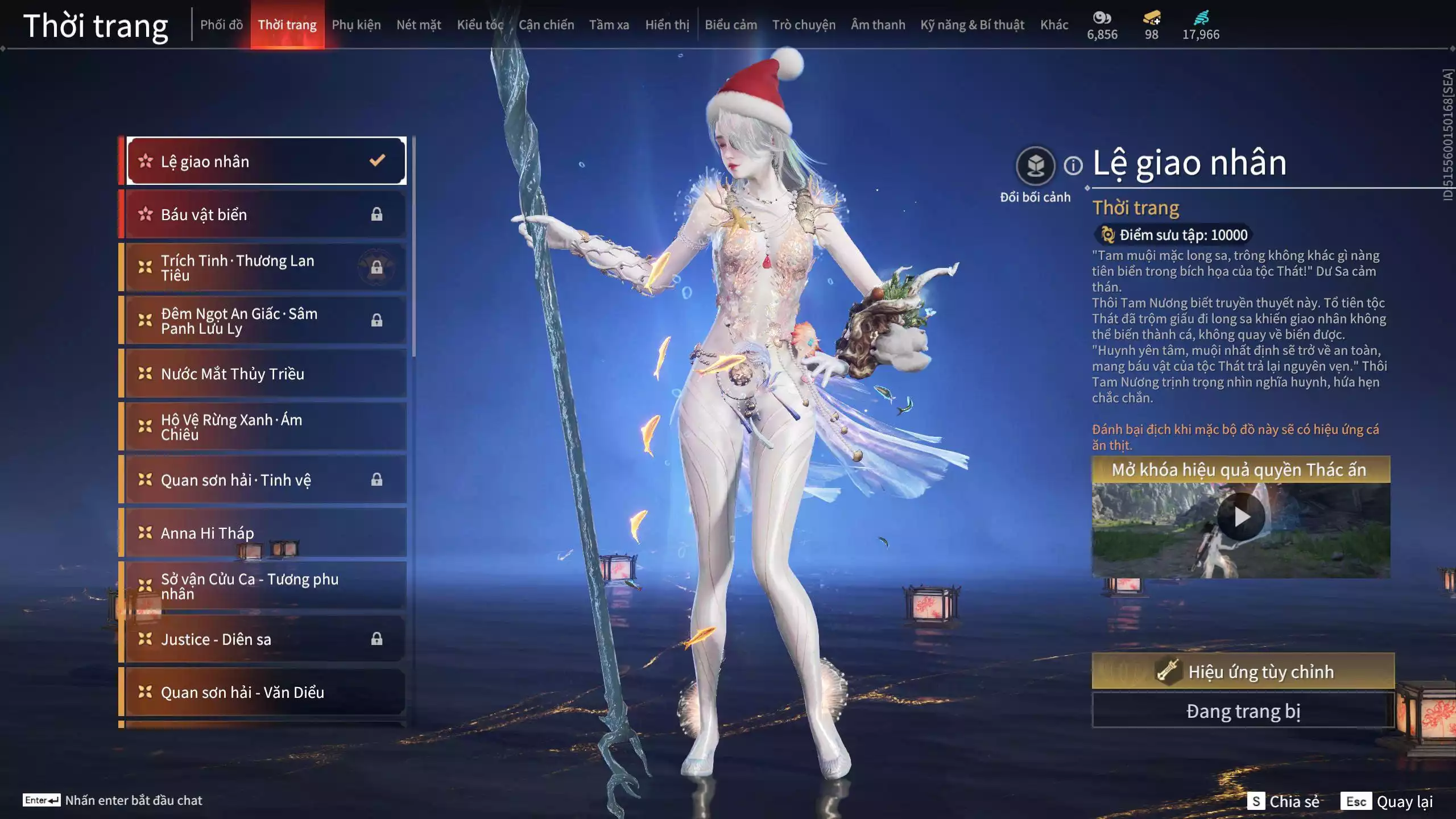Open the Kỹ năng & Bí thuật tab
The height and width of the screenshot is (819, 1456).
coord(972,25)
